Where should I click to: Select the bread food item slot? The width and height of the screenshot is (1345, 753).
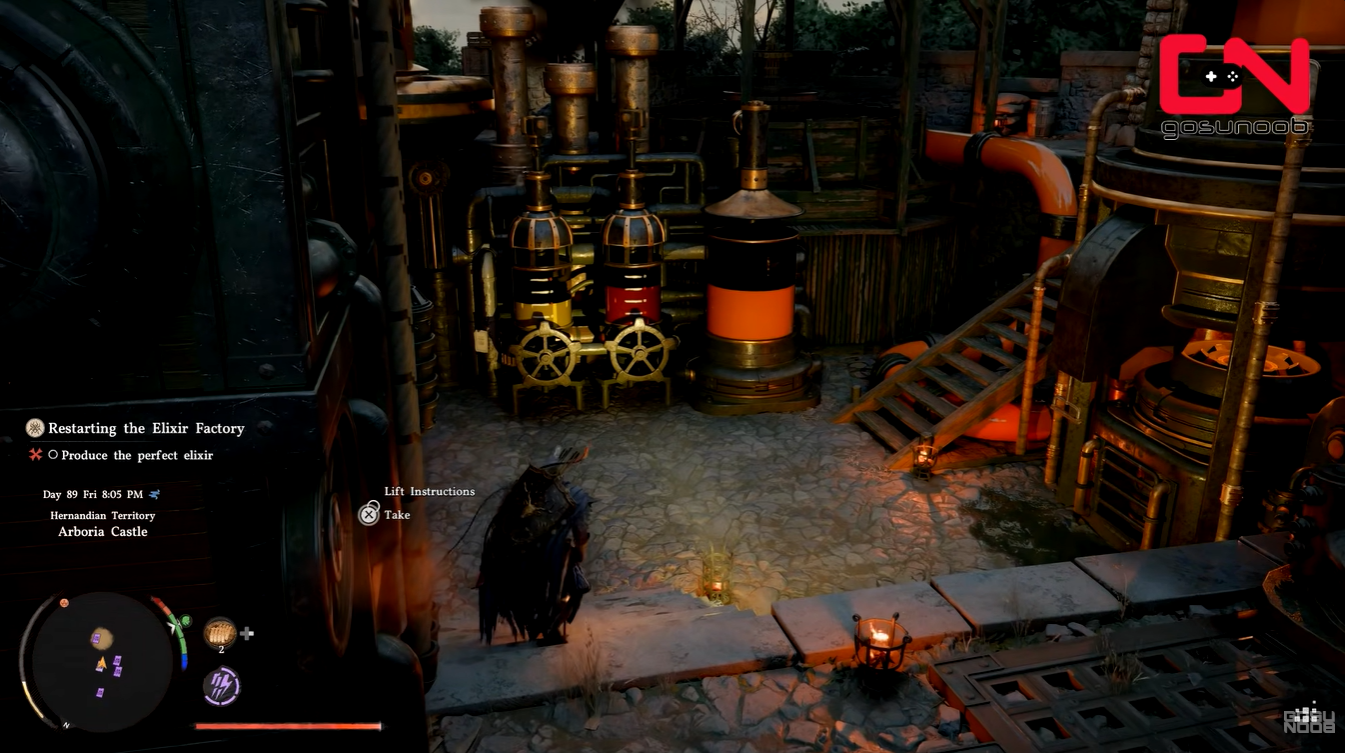point(220,633)
